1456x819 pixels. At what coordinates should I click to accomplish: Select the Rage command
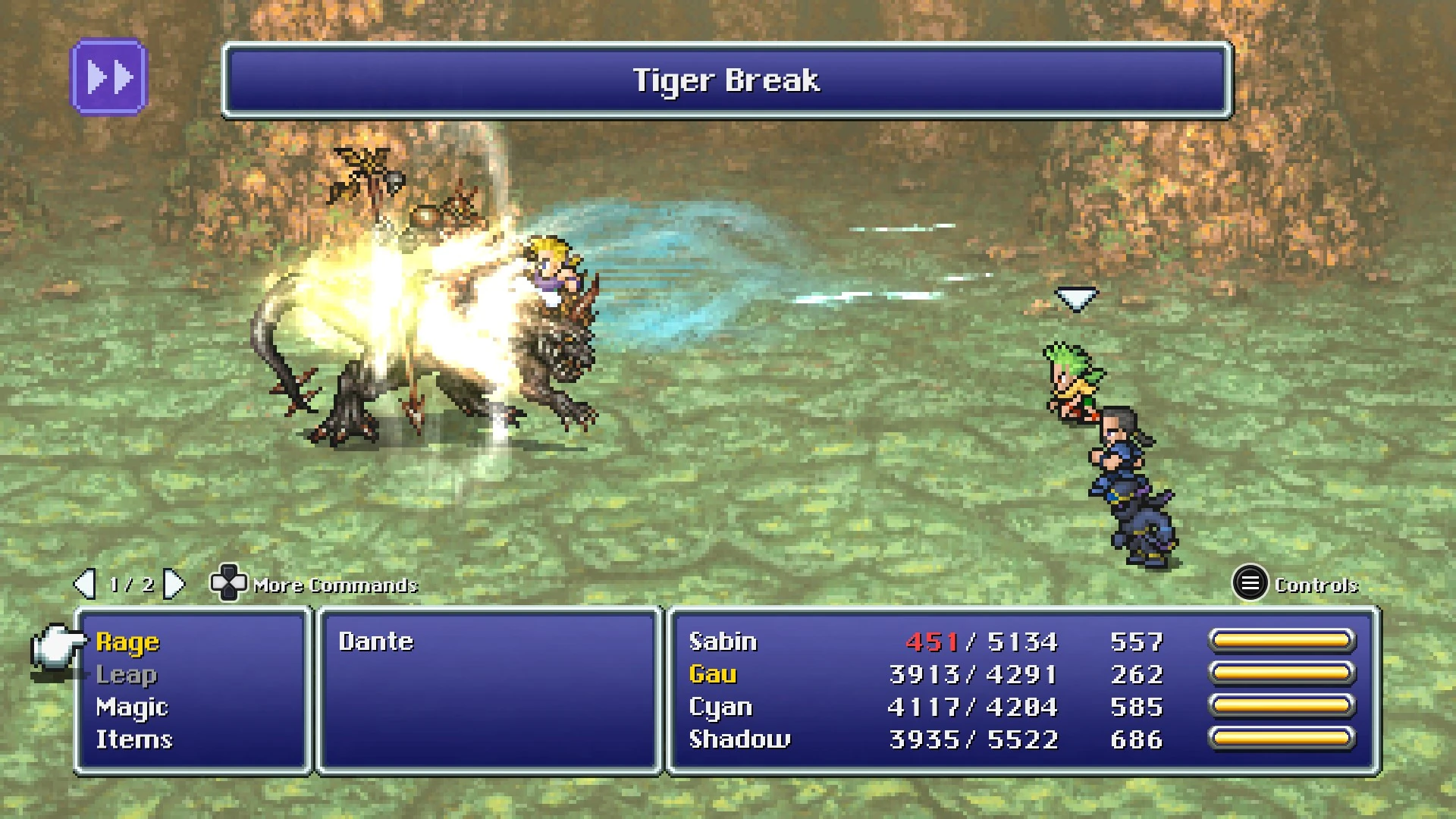click(x=127, y=642)
